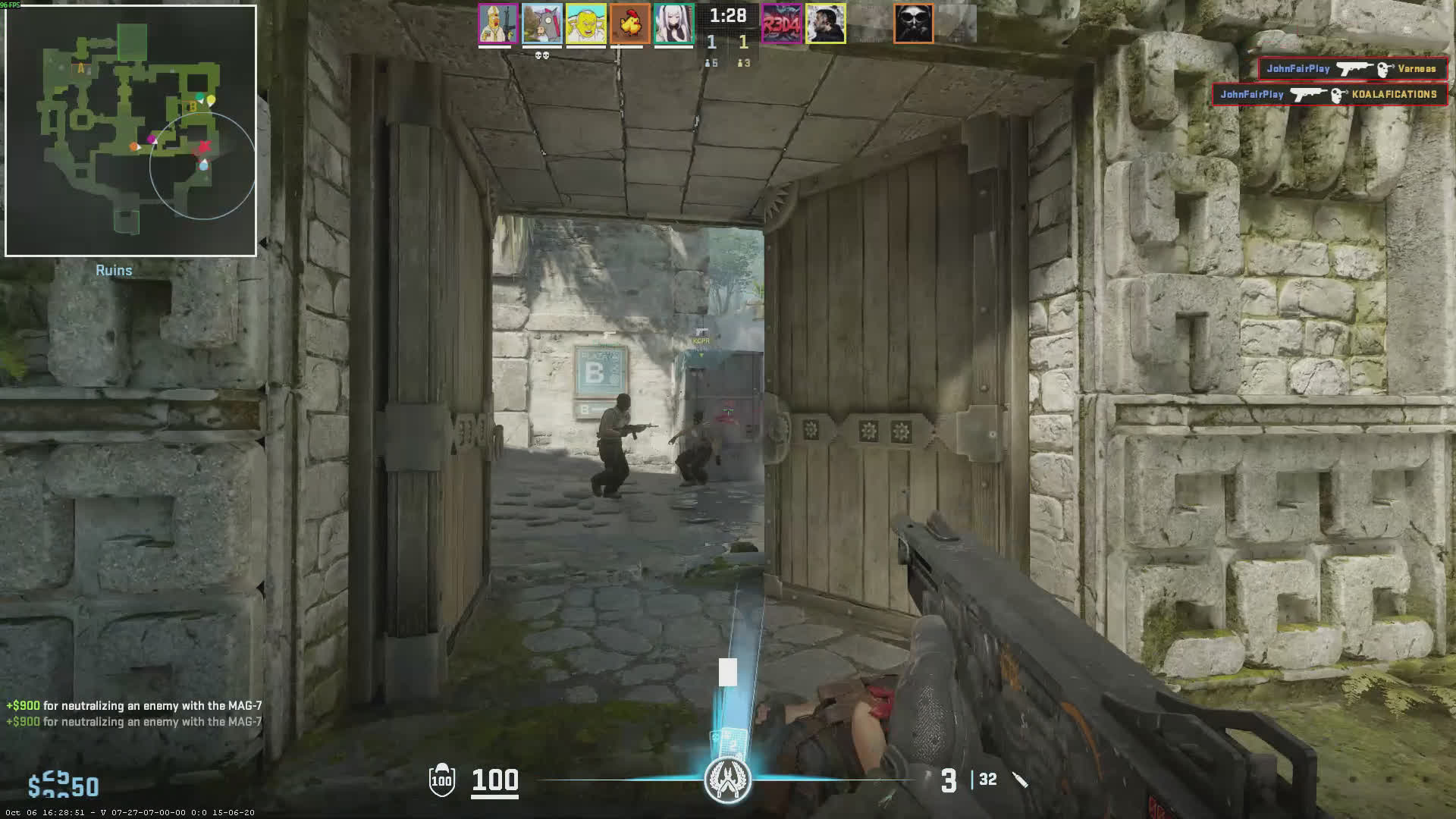The width and height of the screenshot is (1456, 819).
Task: Select the R3D4 graffiti player avatar
Action: (x=781, y=24)
